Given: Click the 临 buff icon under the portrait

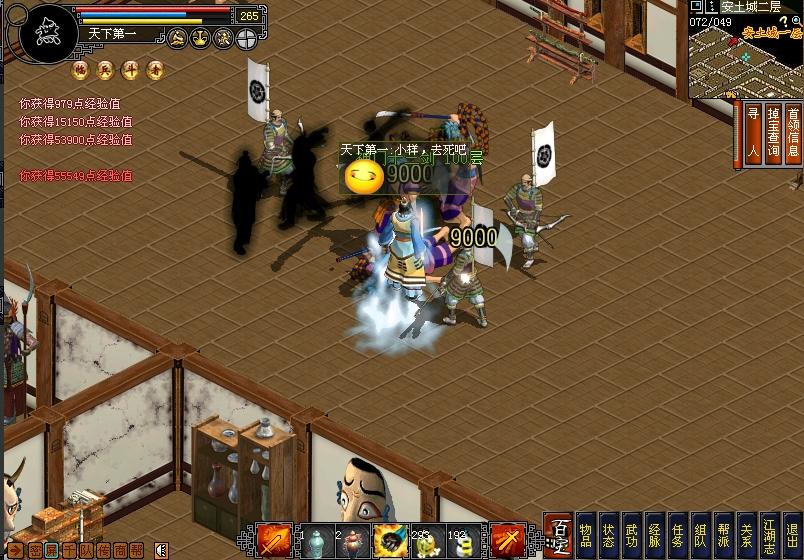Looking at the screenshot, I should point(79,70).
